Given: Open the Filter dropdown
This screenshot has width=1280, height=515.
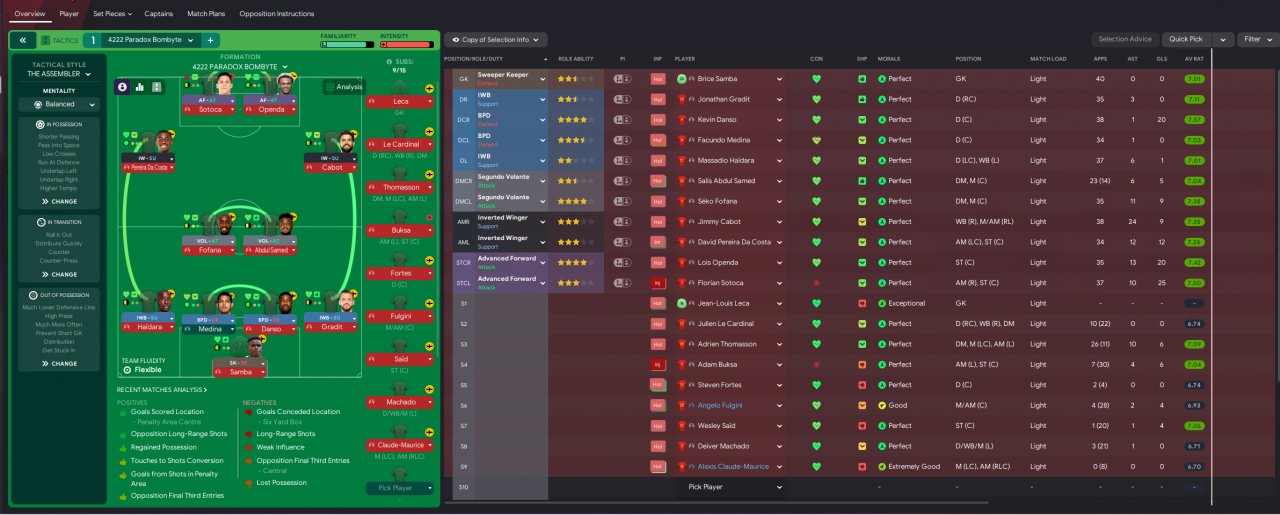Looking at the screenshot, I should [1256, 39].
